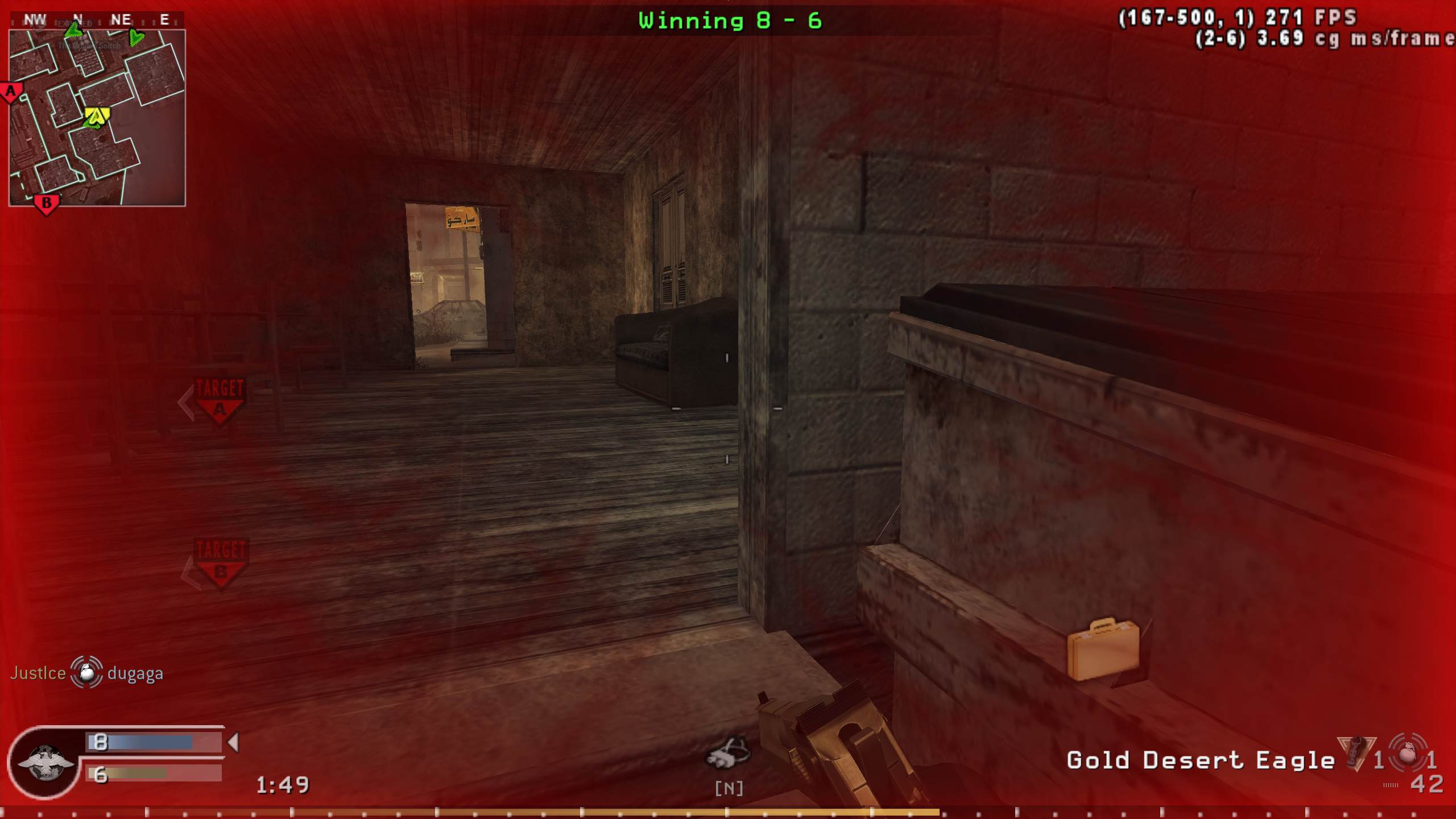The height and width of the screenshot is (819, 1456).
Task: Click the Target A objective marker
Action: pyautogui.click(x=219, y=398)
